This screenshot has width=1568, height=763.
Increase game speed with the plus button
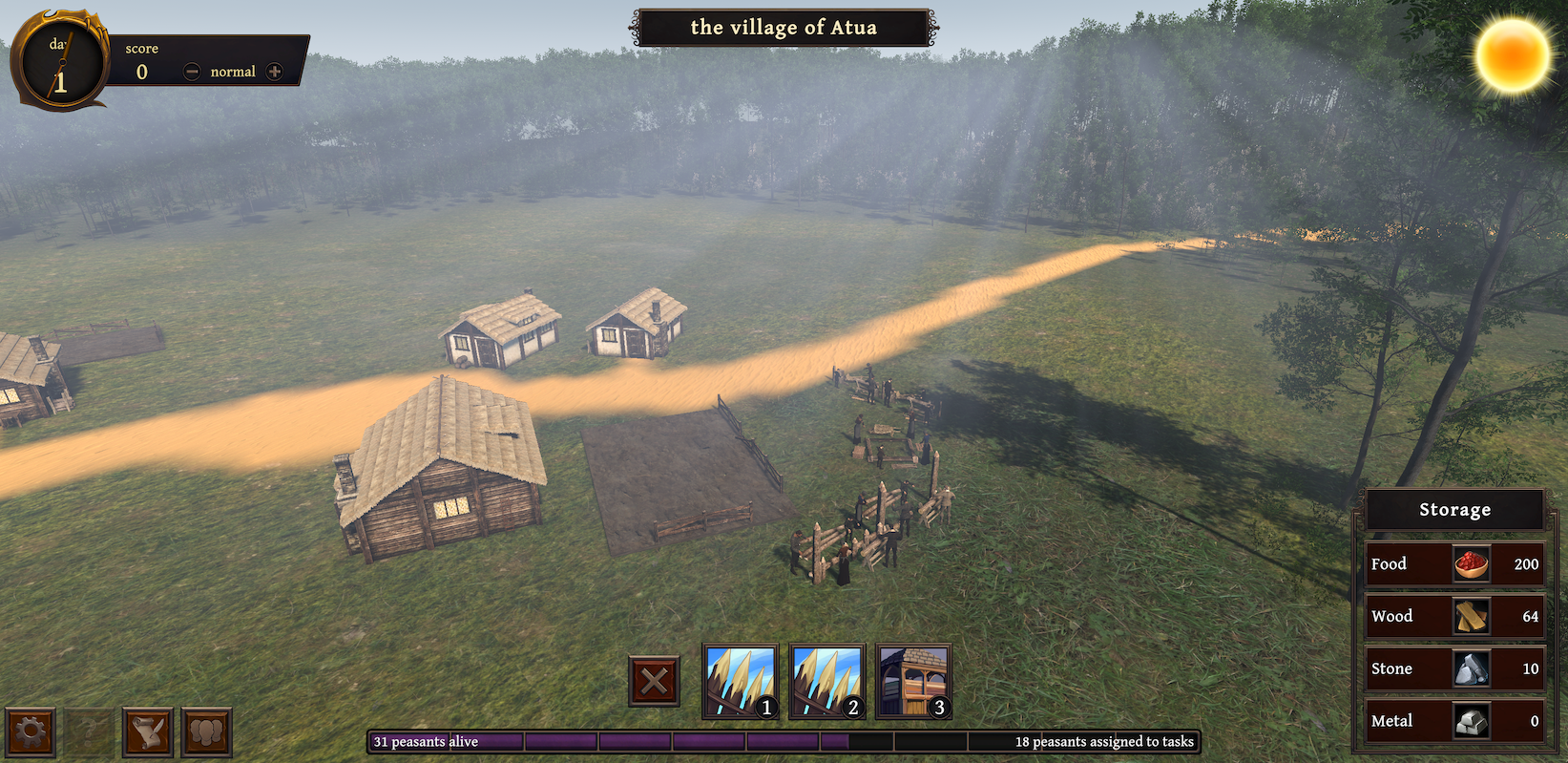(x=275, y=72)
